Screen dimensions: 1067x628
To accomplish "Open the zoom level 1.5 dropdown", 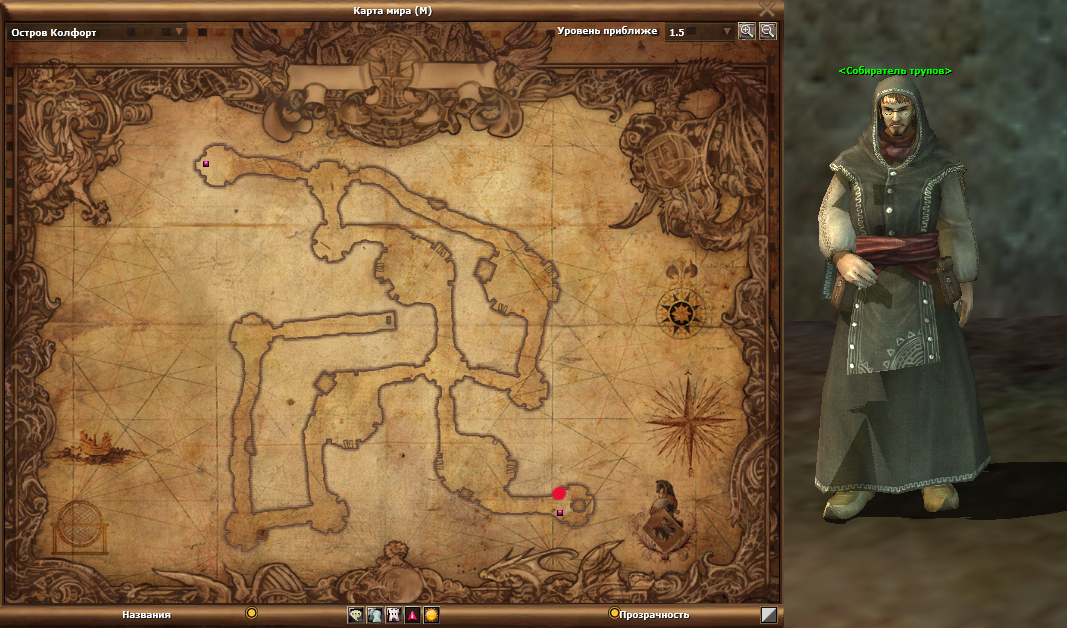I will click(x=727, y=32).
